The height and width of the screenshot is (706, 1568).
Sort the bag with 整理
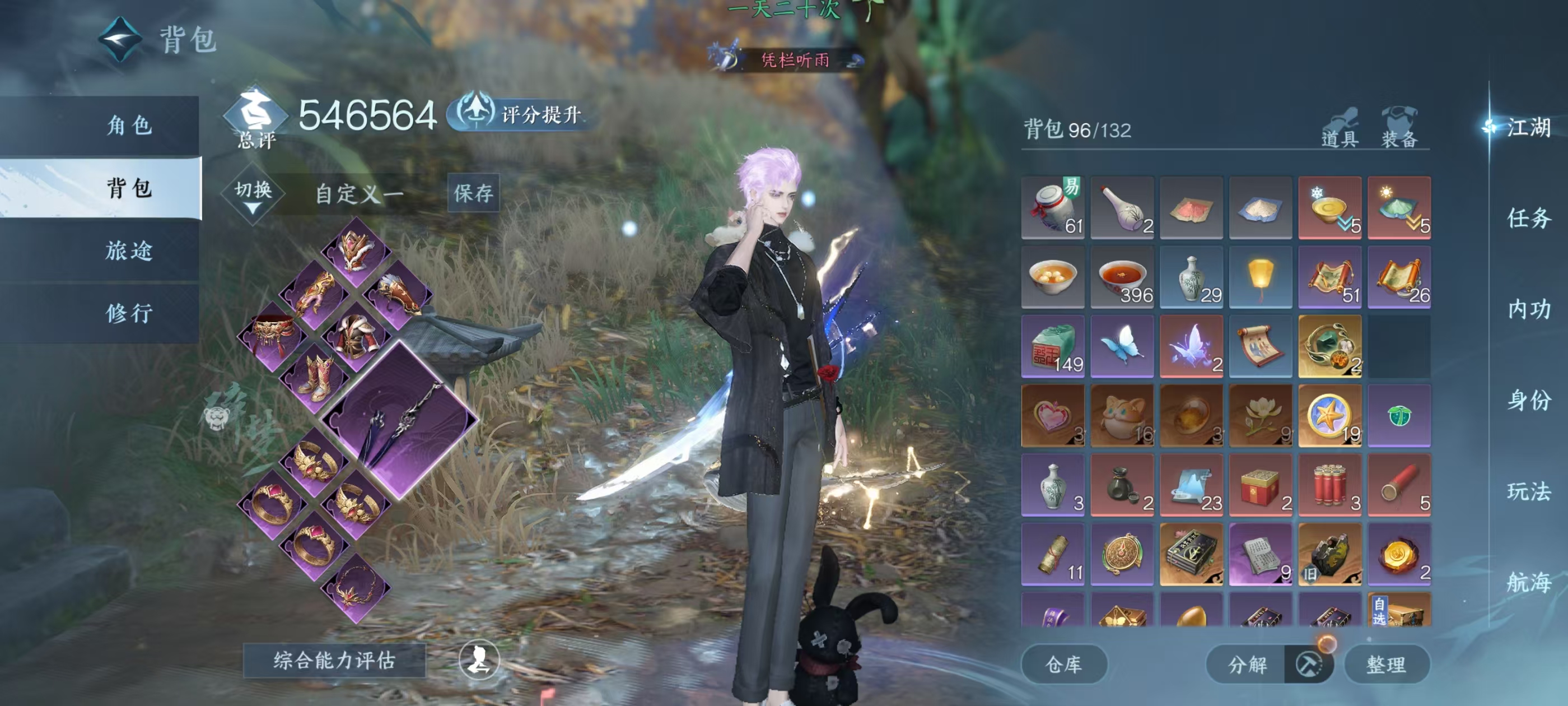(x=1386, y=664)
